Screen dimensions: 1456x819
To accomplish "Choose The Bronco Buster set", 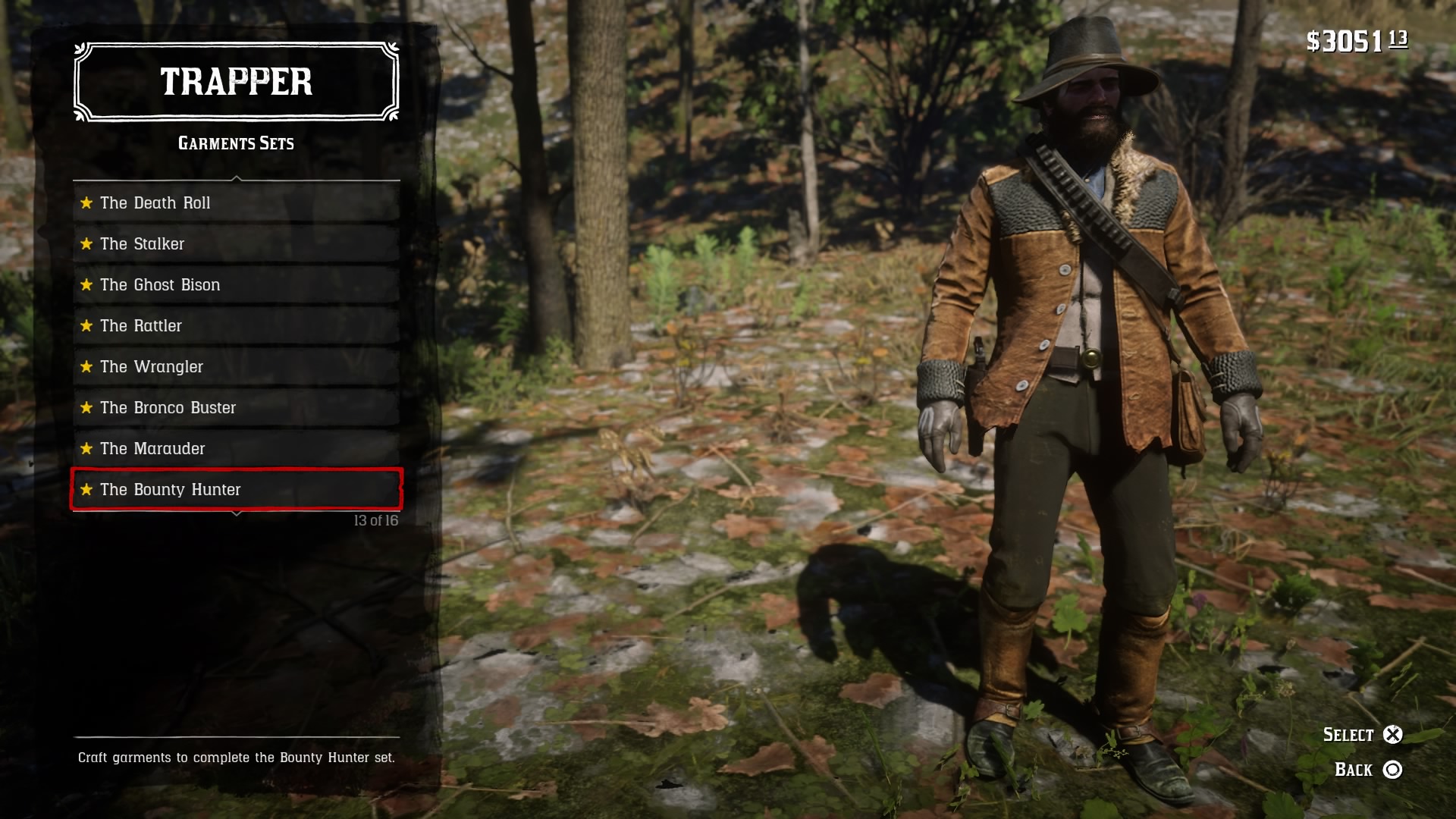I will [x=236, y=408].
